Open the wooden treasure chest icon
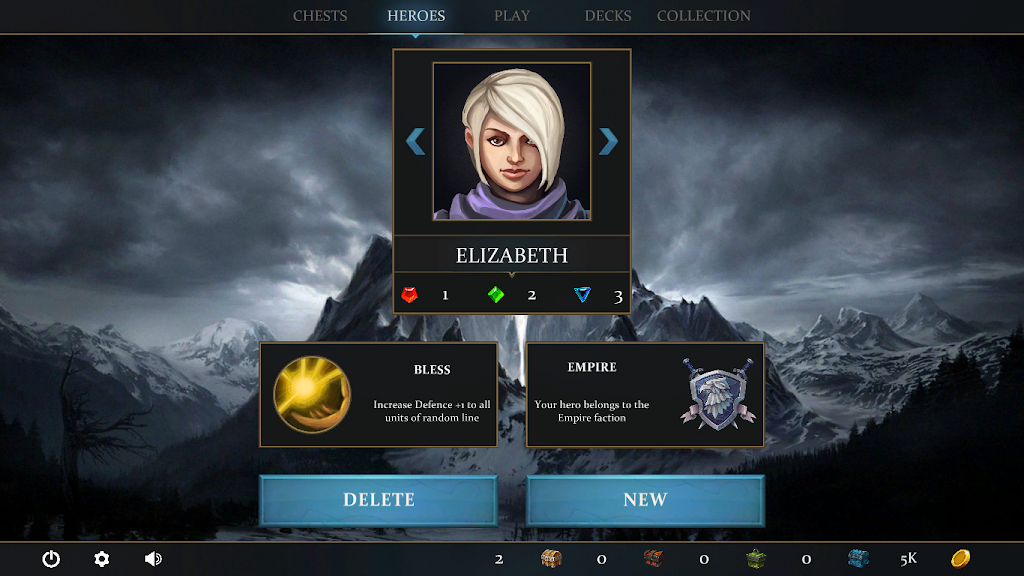The height and width of the screenshot is (576, 1024). (x=551, y=558)
